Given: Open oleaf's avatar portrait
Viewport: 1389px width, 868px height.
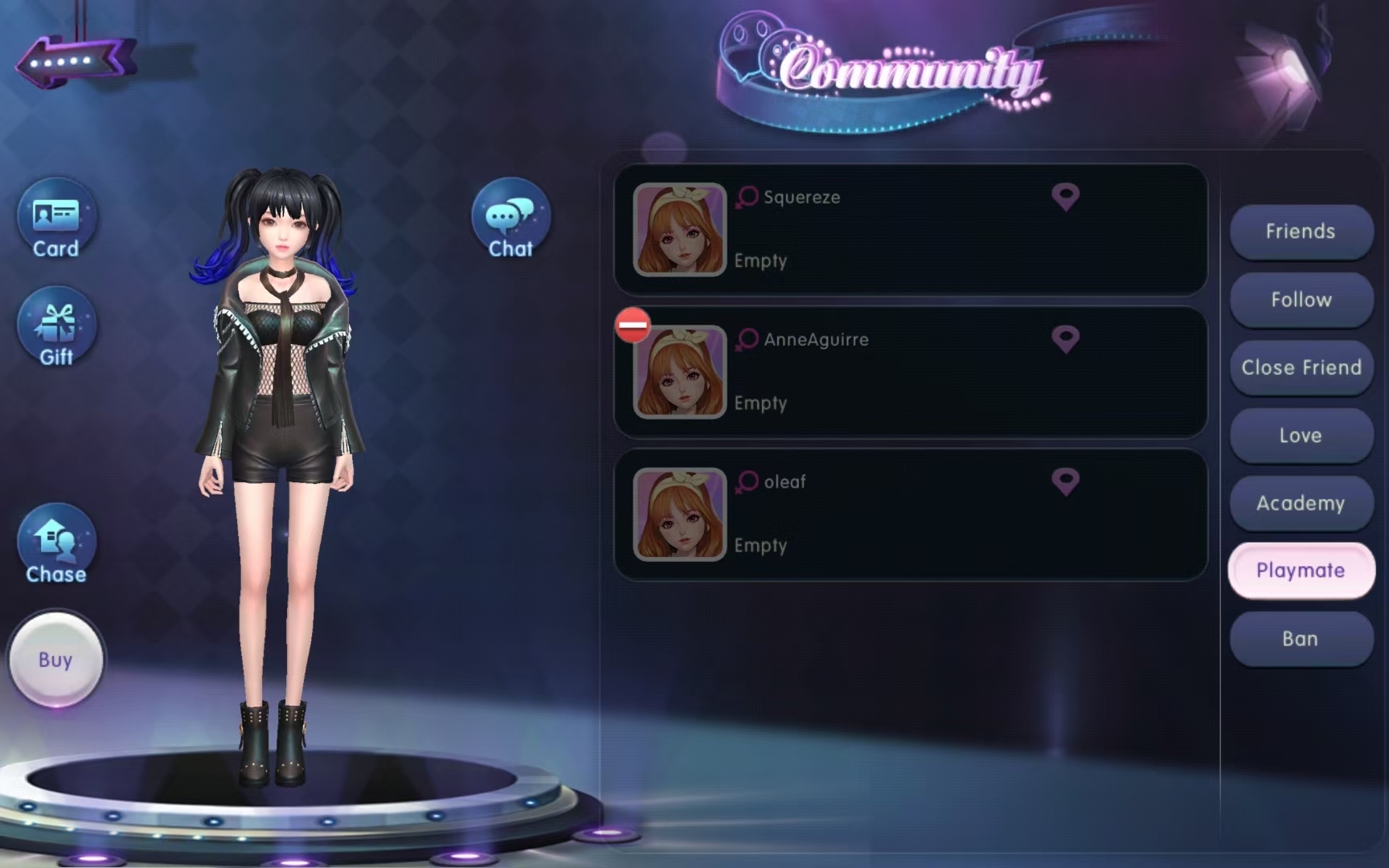Looking at the screenshot, I should pyautogui.click(x=679, y=514).
